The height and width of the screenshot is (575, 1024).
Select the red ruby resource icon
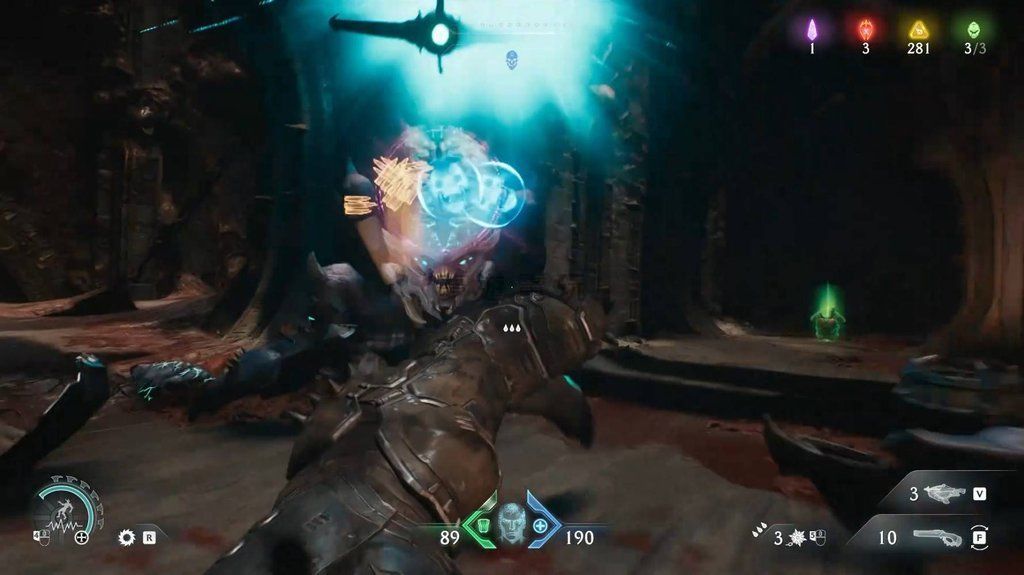tap(866, 29)
